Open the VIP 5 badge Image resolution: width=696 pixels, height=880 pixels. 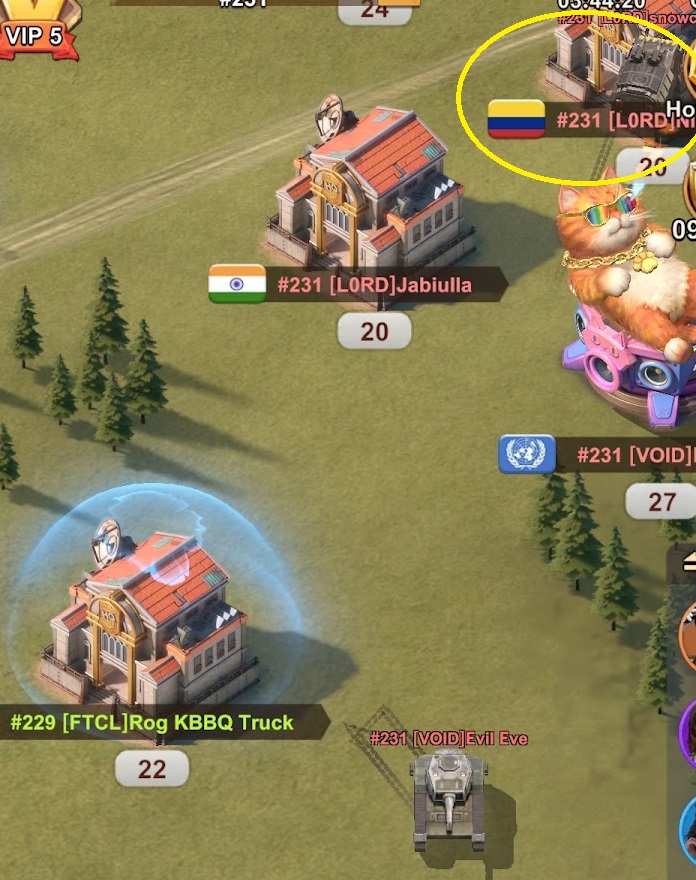coord(36,36)
